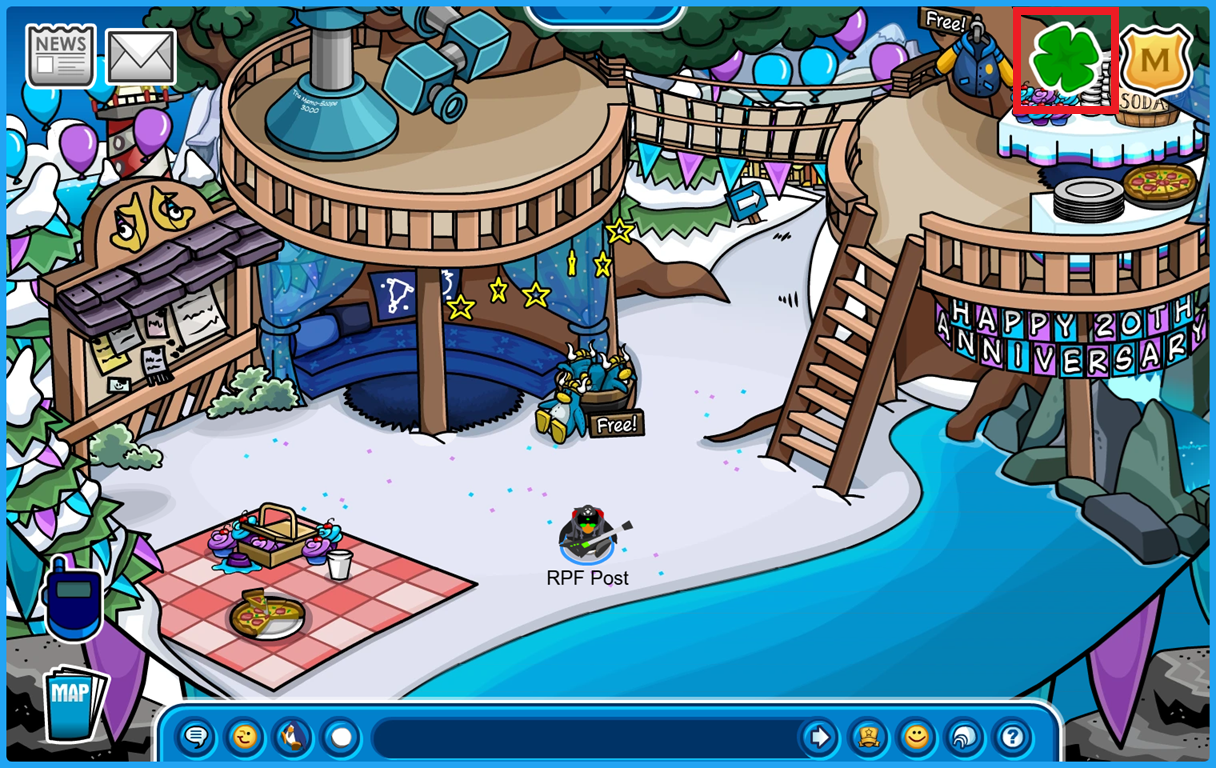Send the chat message with arrow button
Viewport: 1216px width, 768px height.
click(819, 738)
